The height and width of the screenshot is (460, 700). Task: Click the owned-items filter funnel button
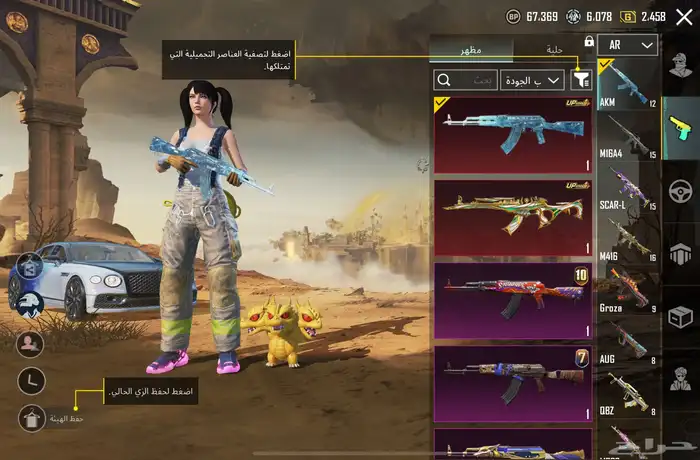click(x=582, y=80)
